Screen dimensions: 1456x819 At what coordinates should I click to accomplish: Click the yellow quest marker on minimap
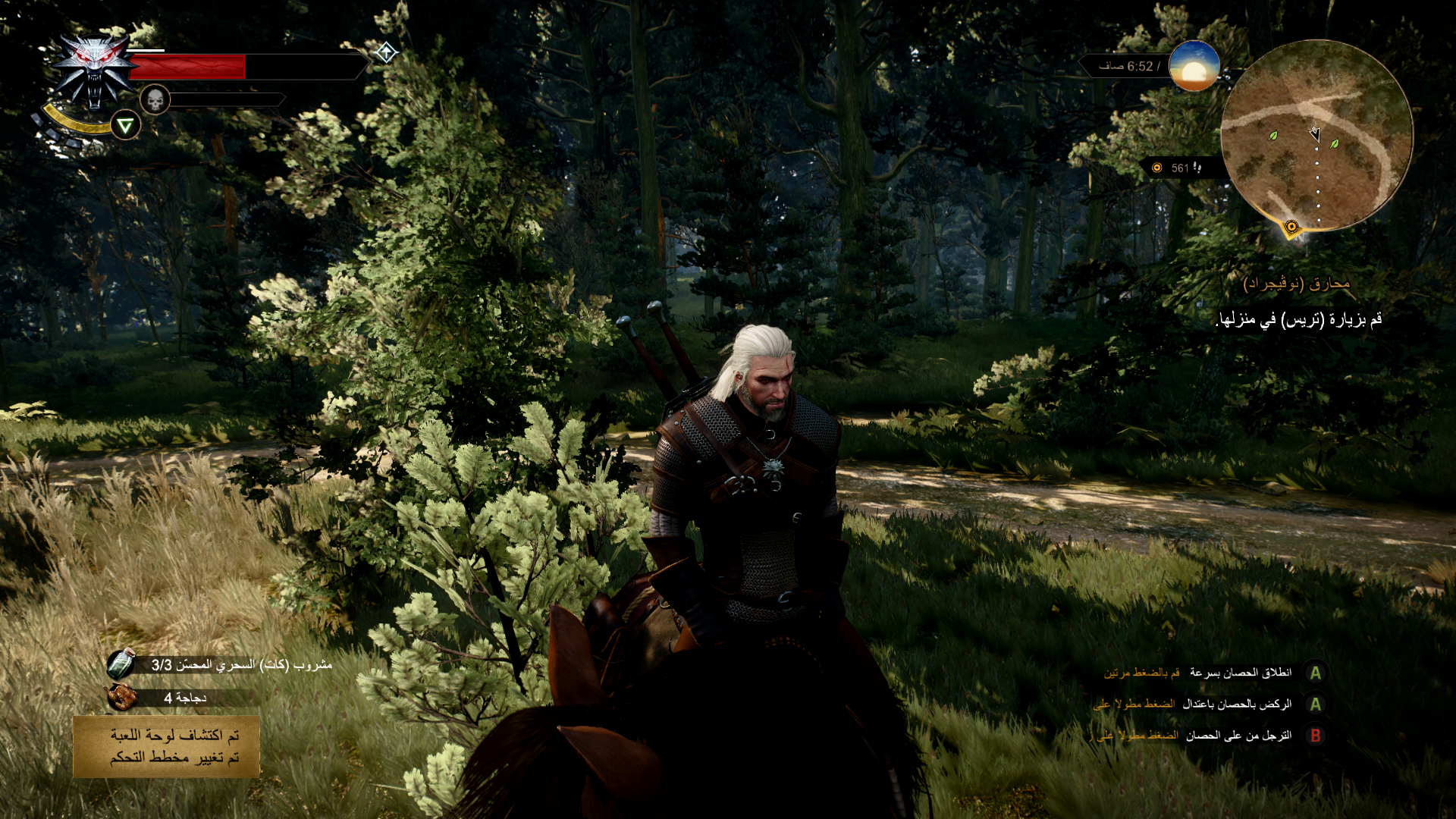pyautogui.click(x=1291, y=226)
